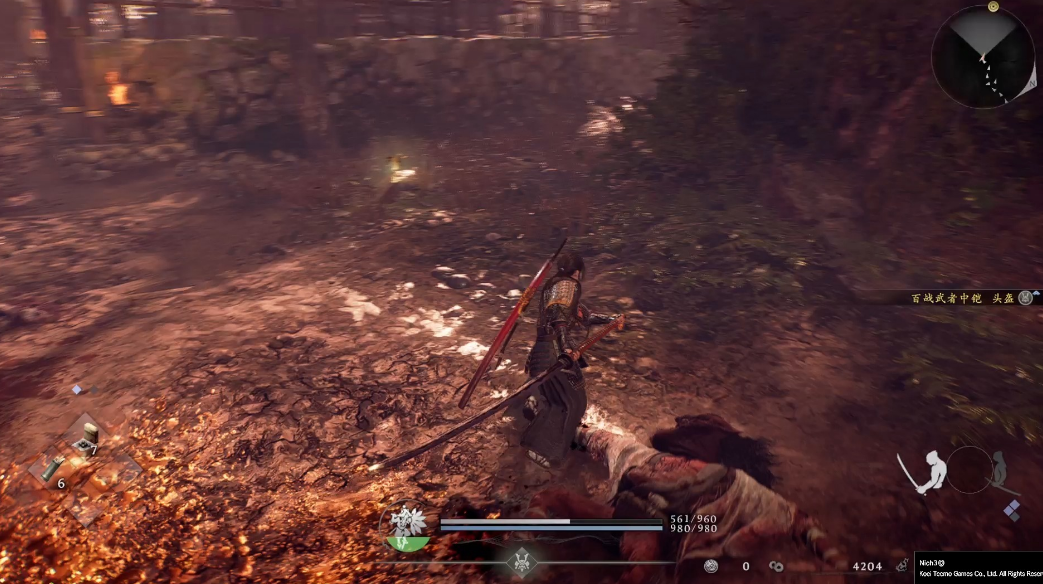Click the samurai helmet marker on the gauge
This screenshot has height=584, width=1043.
[519, 561]
